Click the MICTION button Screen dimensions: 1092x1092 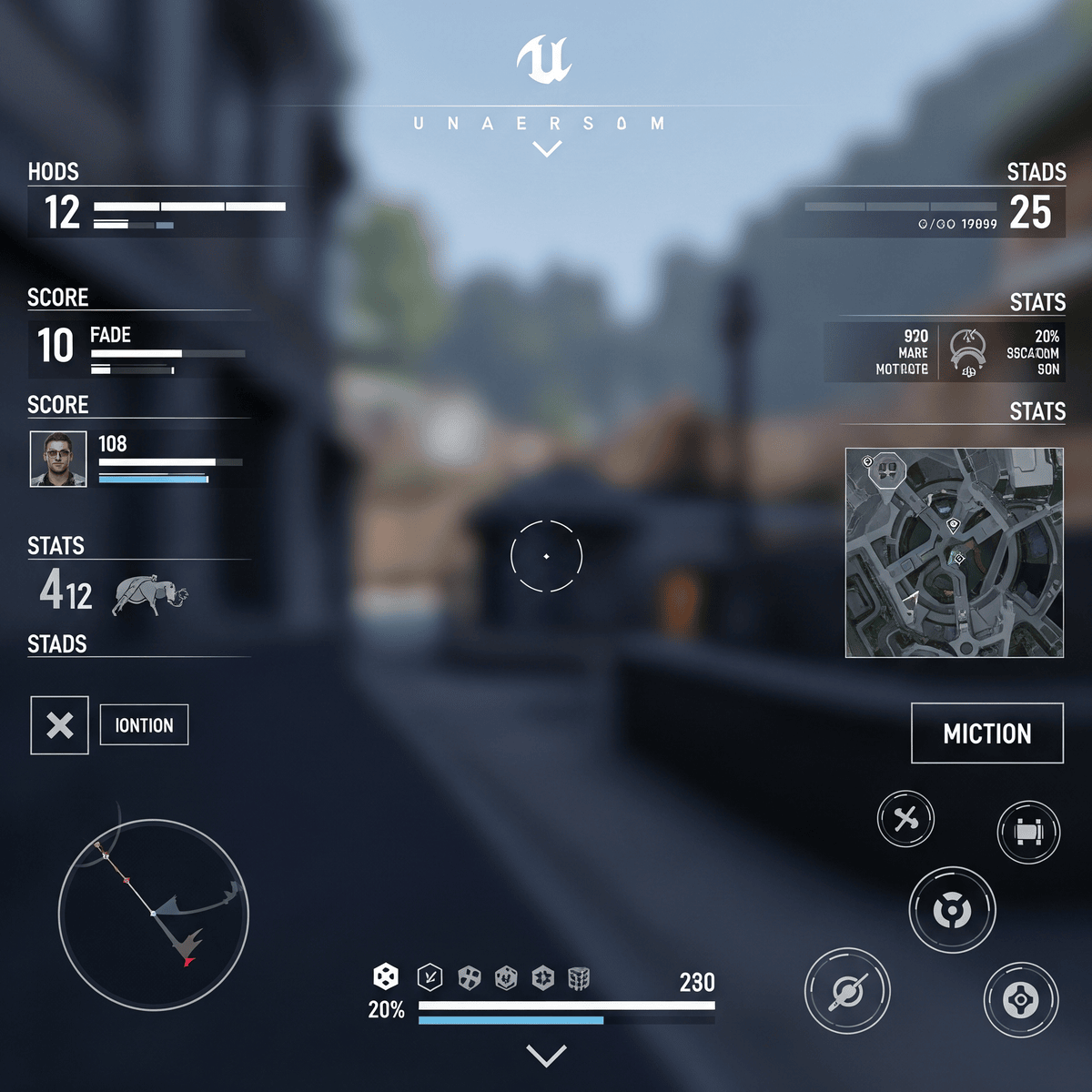987,733
